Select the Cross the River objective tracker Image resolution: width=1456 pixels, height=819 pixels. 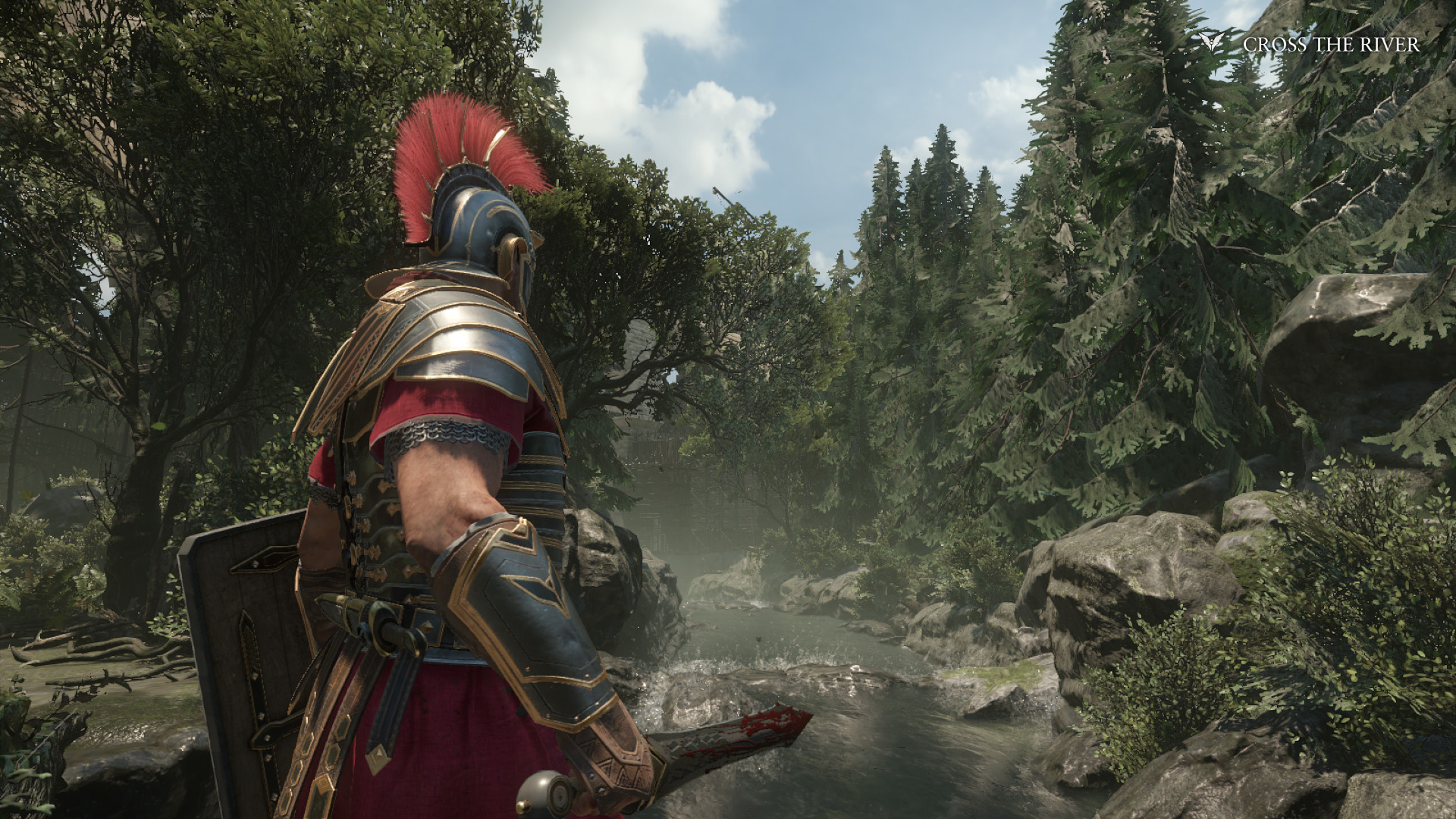tap(1330, 45)
